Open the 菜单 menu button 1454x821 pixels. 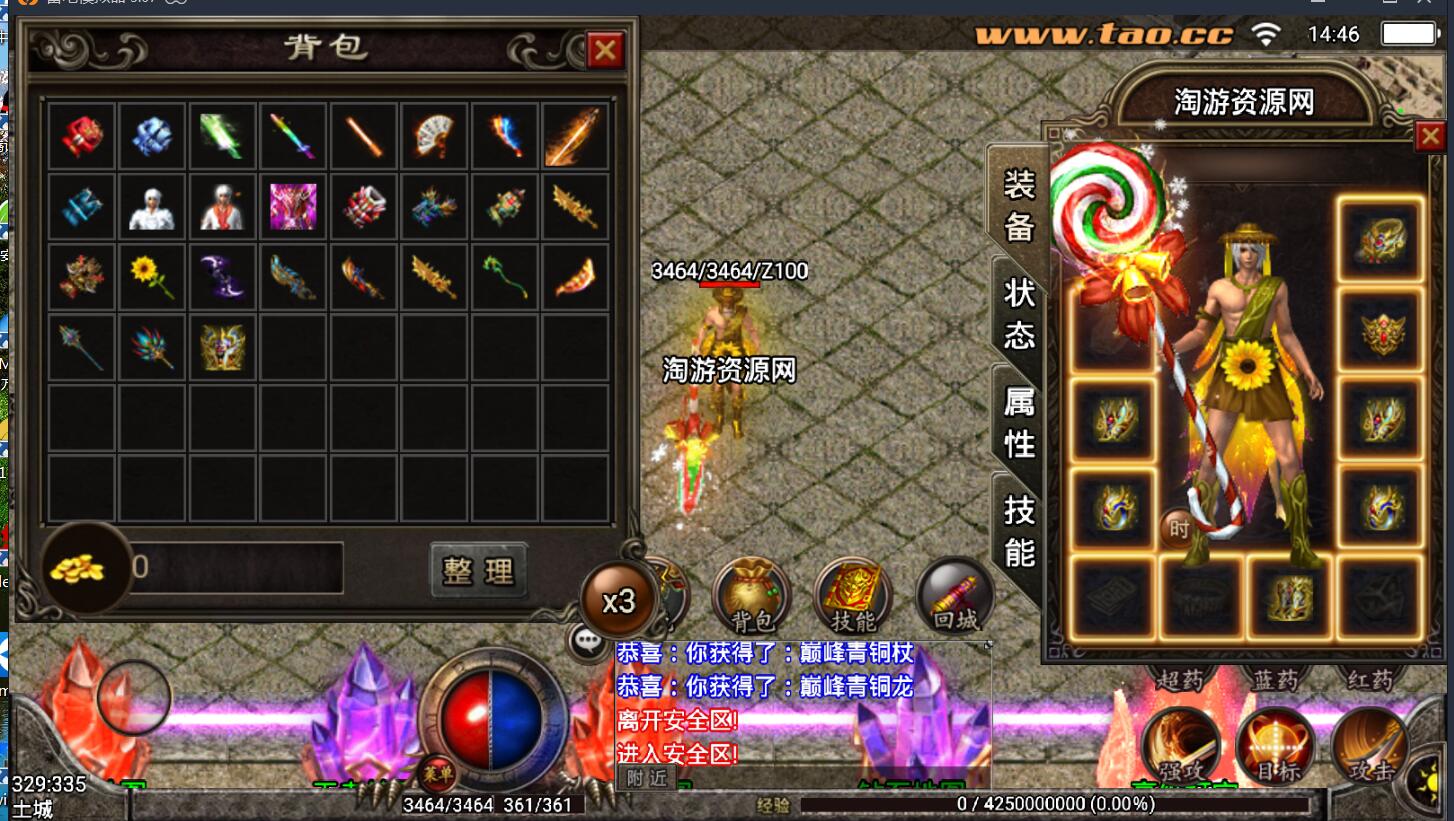click(x=436, y=772)
